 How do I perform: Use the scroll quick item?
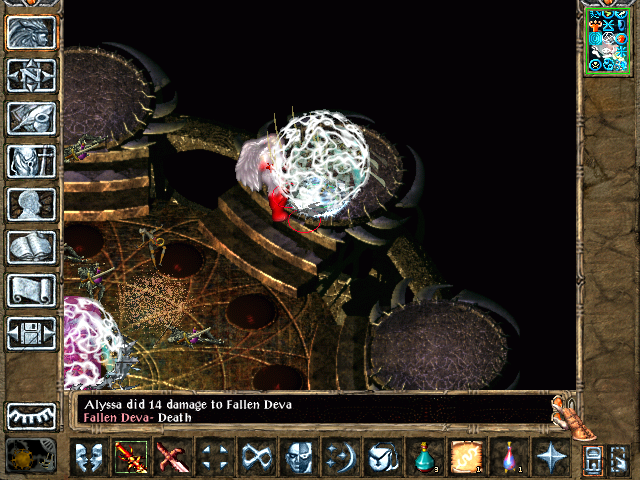pos(467,459)
